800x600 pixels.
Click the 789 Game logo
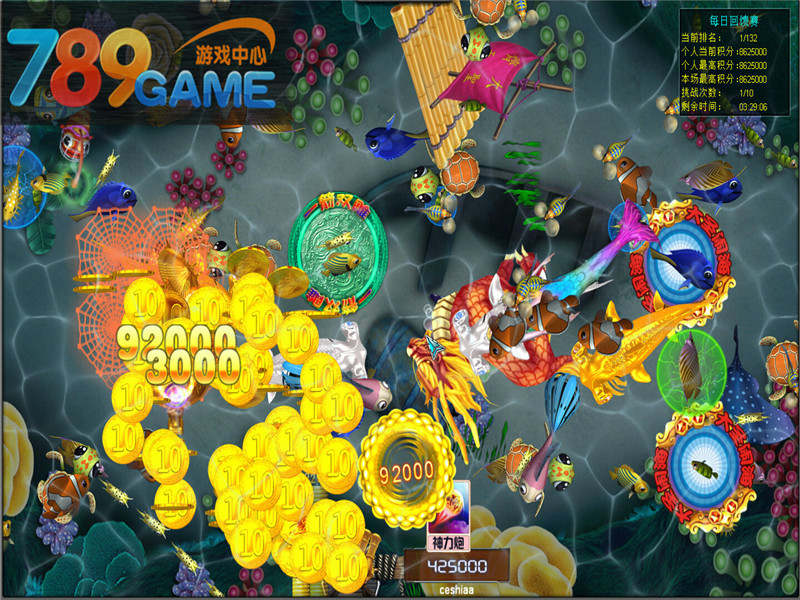140,68
